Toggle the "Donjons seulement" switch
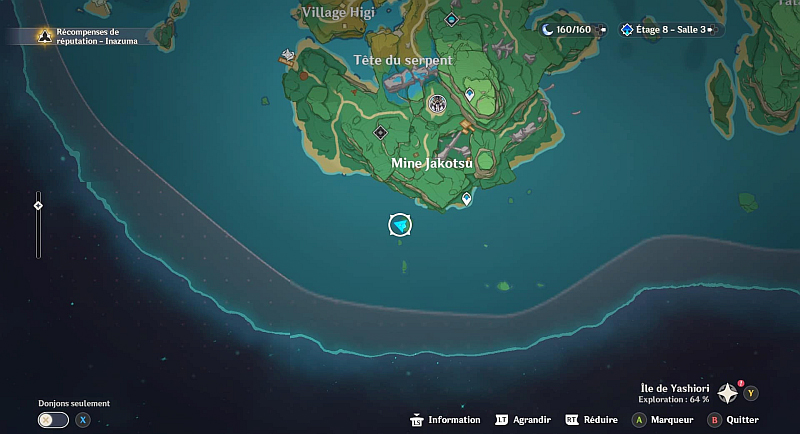This screenshot has height=434, width=800. click(53, 420)
